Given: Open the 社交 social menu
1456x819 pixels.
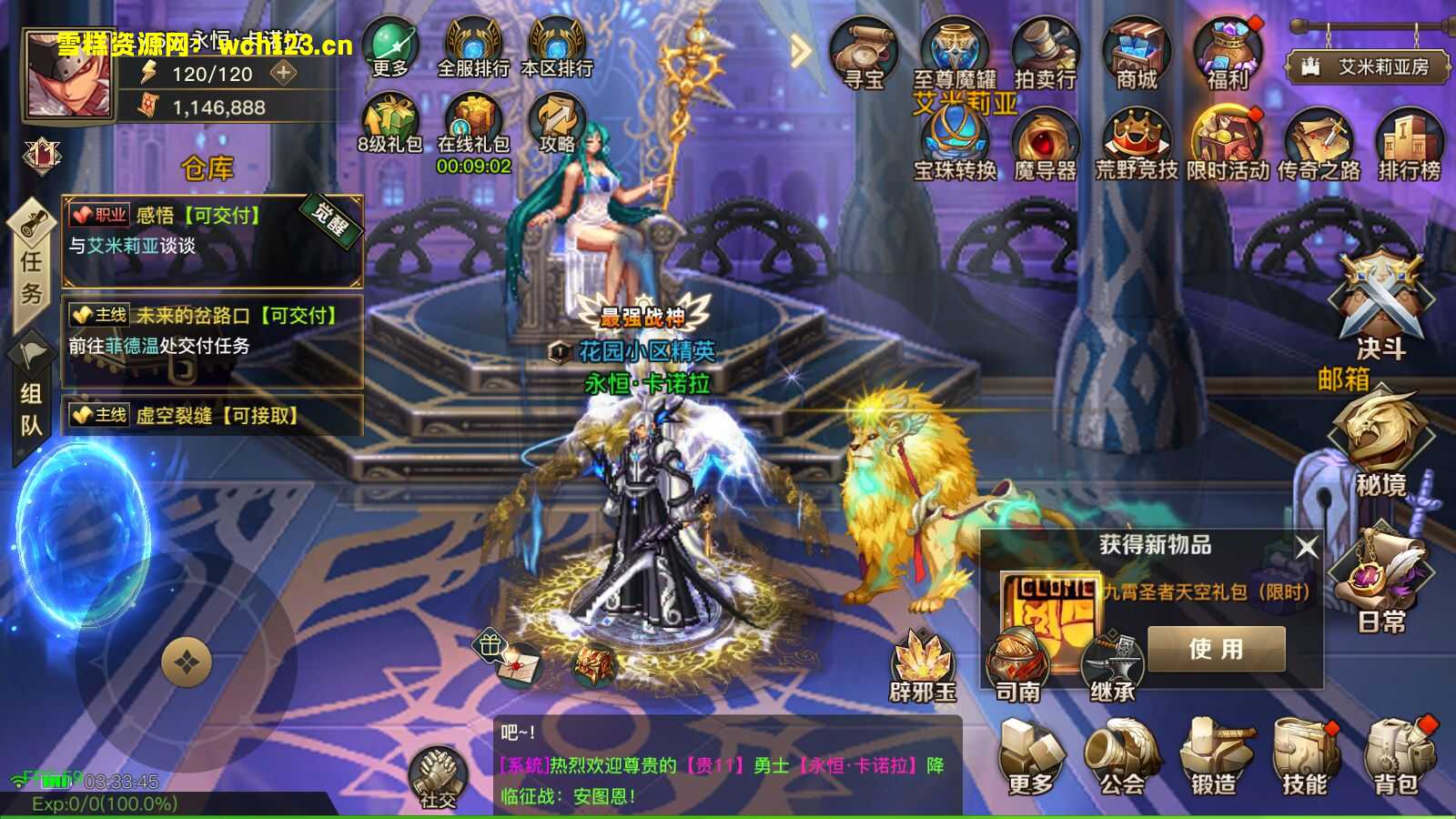Looking at the screenshot, I should point(439,779).
